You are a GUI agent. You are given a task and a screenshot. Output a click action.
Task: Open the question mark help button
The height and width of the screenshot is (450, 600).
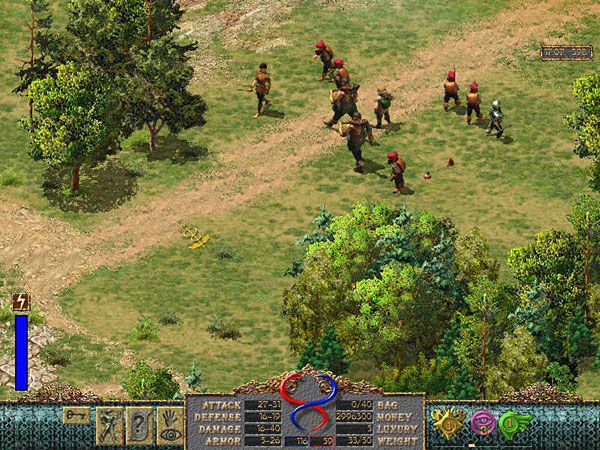[138, 424]
